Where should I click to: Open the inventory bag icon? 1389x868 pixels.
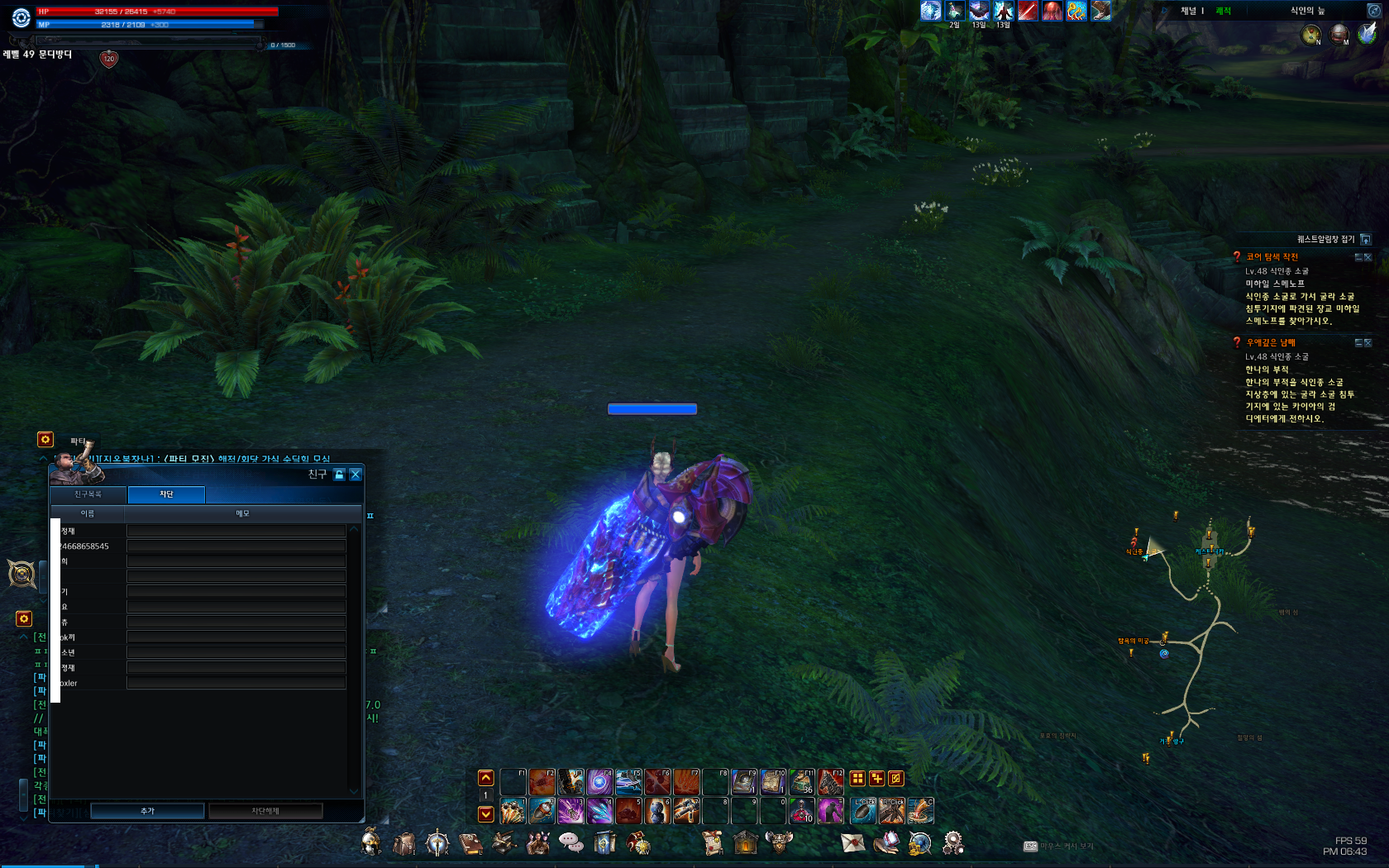click(404, 843)
